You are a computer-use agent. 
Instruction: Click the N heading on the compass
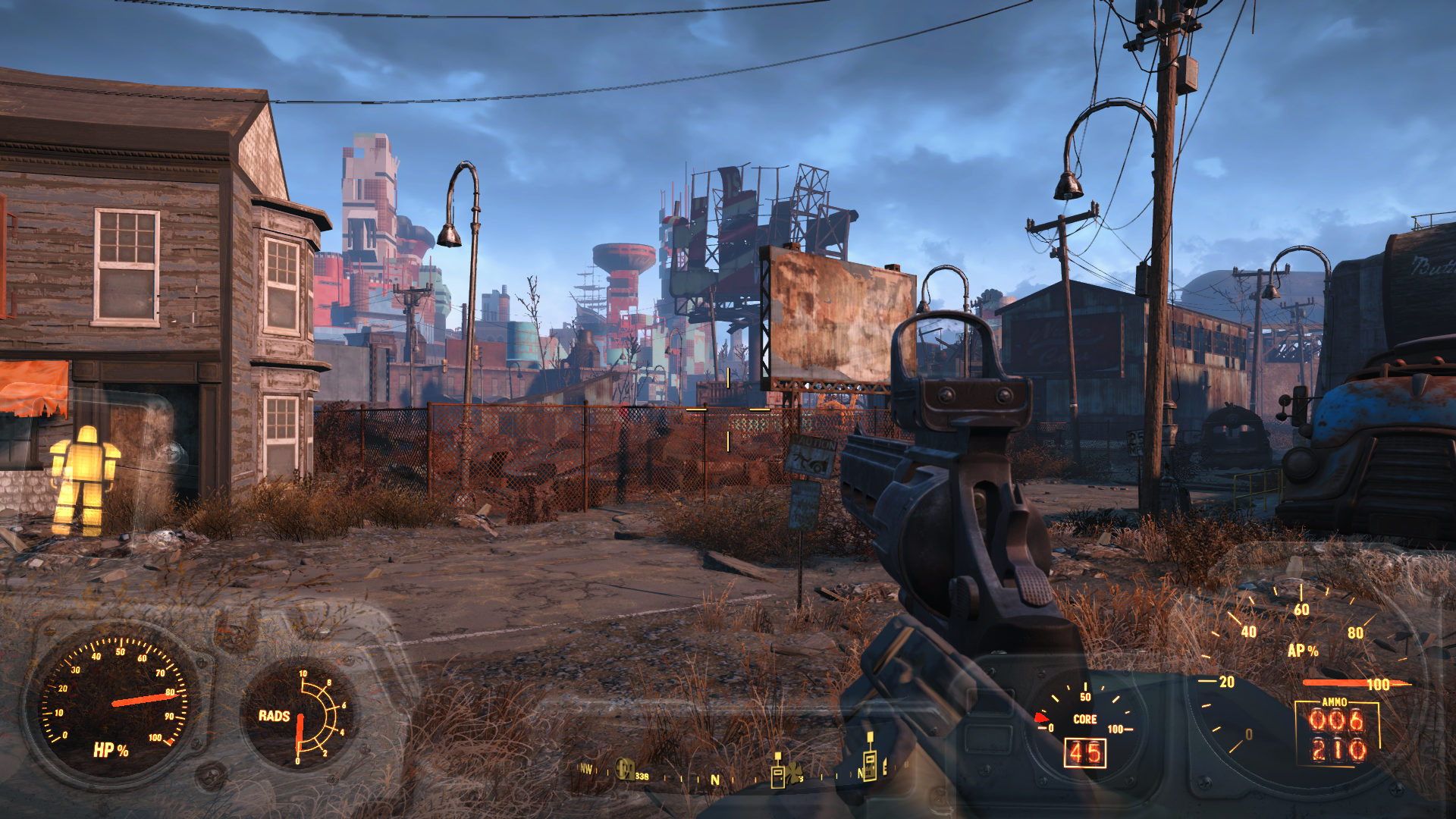pyautogui.click(x=714, y=780)
